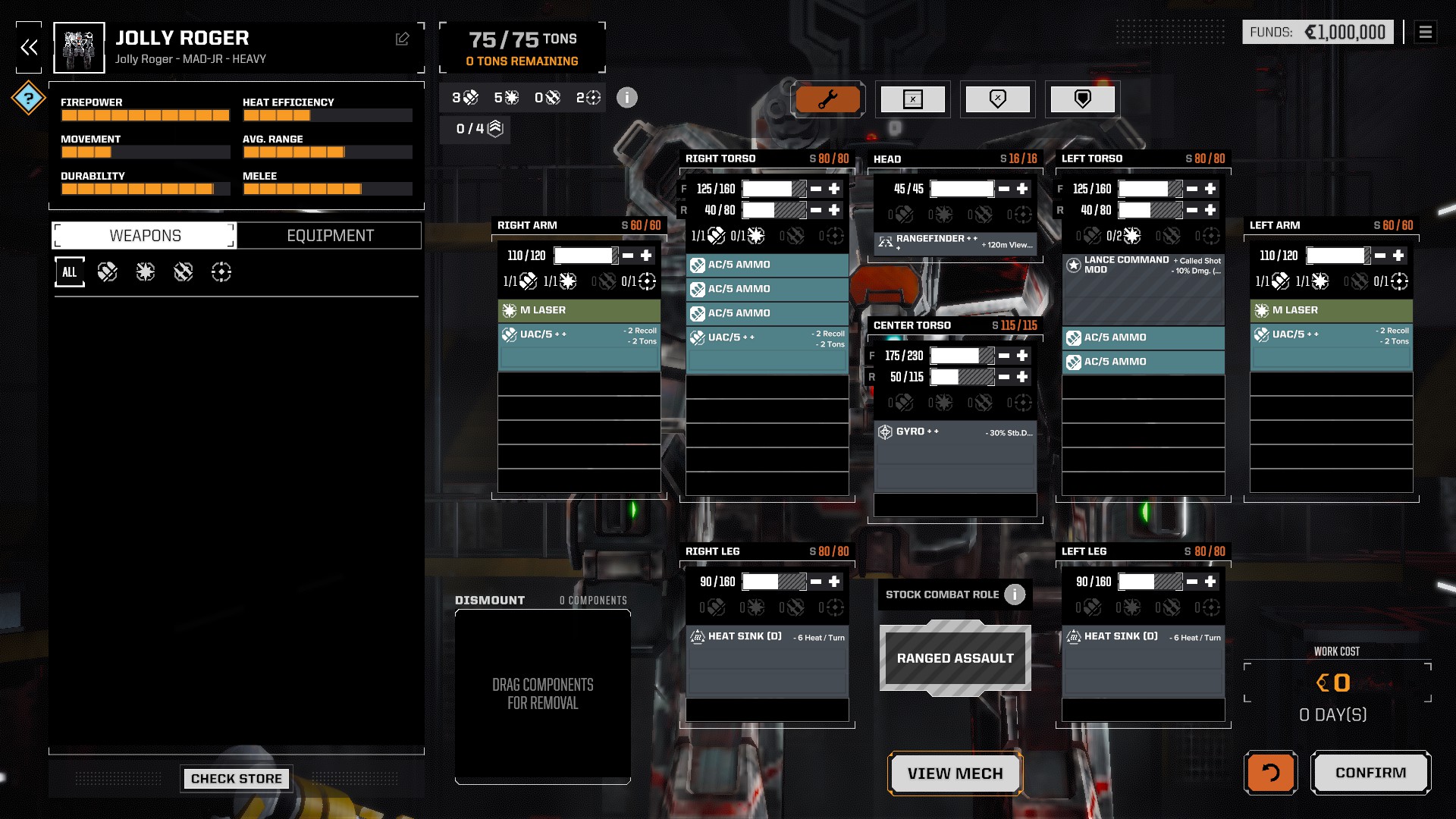Check Store for components
This screenshot has width=1456, height=819.
(236, 779)
